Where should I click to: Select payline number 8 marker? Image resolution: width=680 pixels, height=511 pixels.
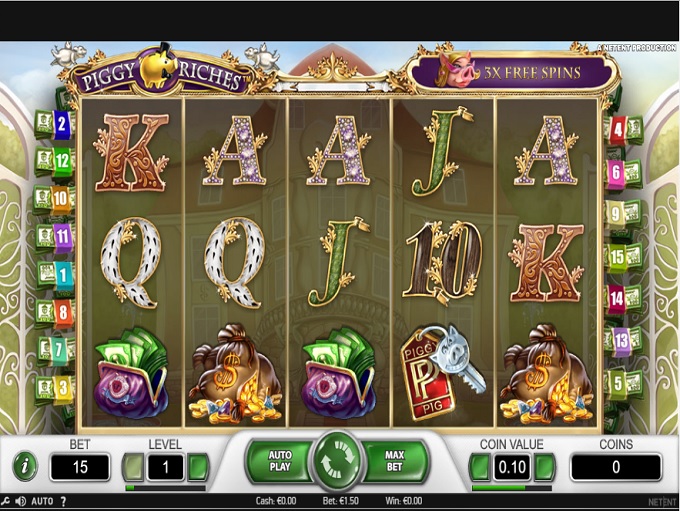tap(63, 311)
